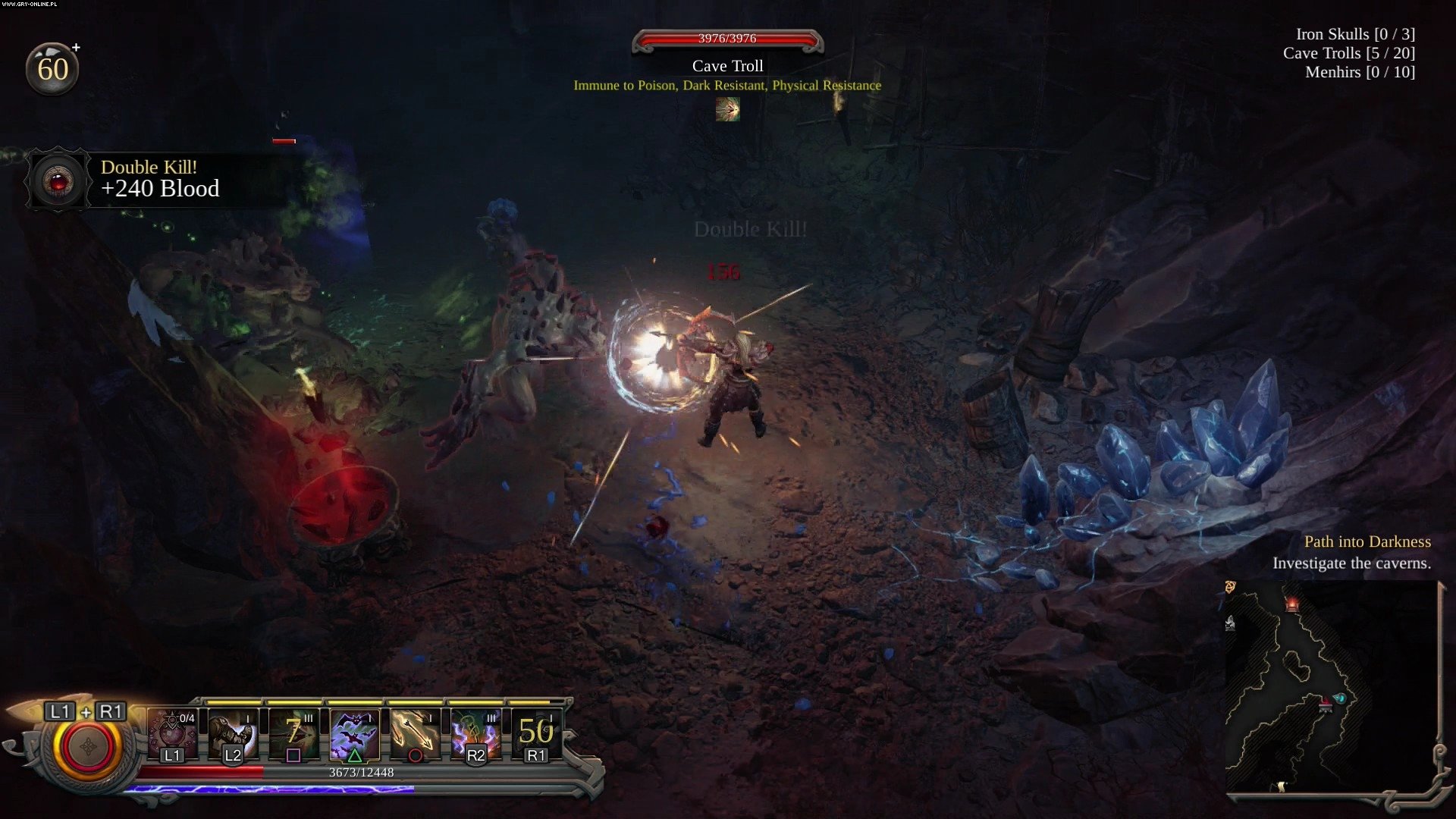Viewport: 1456px width, 819px height.
Task: Cast the bat swarm ability
Action: click(x=354, y=733)
